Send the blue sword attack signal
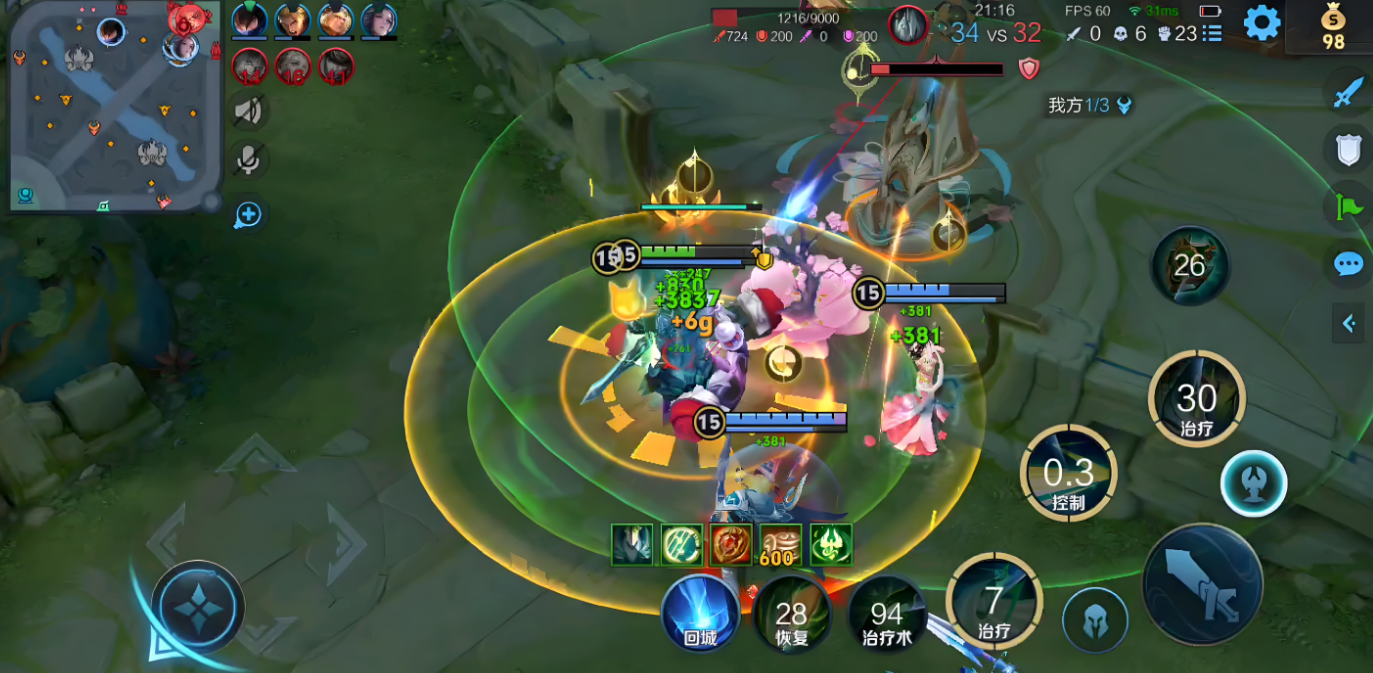Image resolution: width=1373 pixels, height=673 pixels. pyautogui.click(x=1348, y=93)
